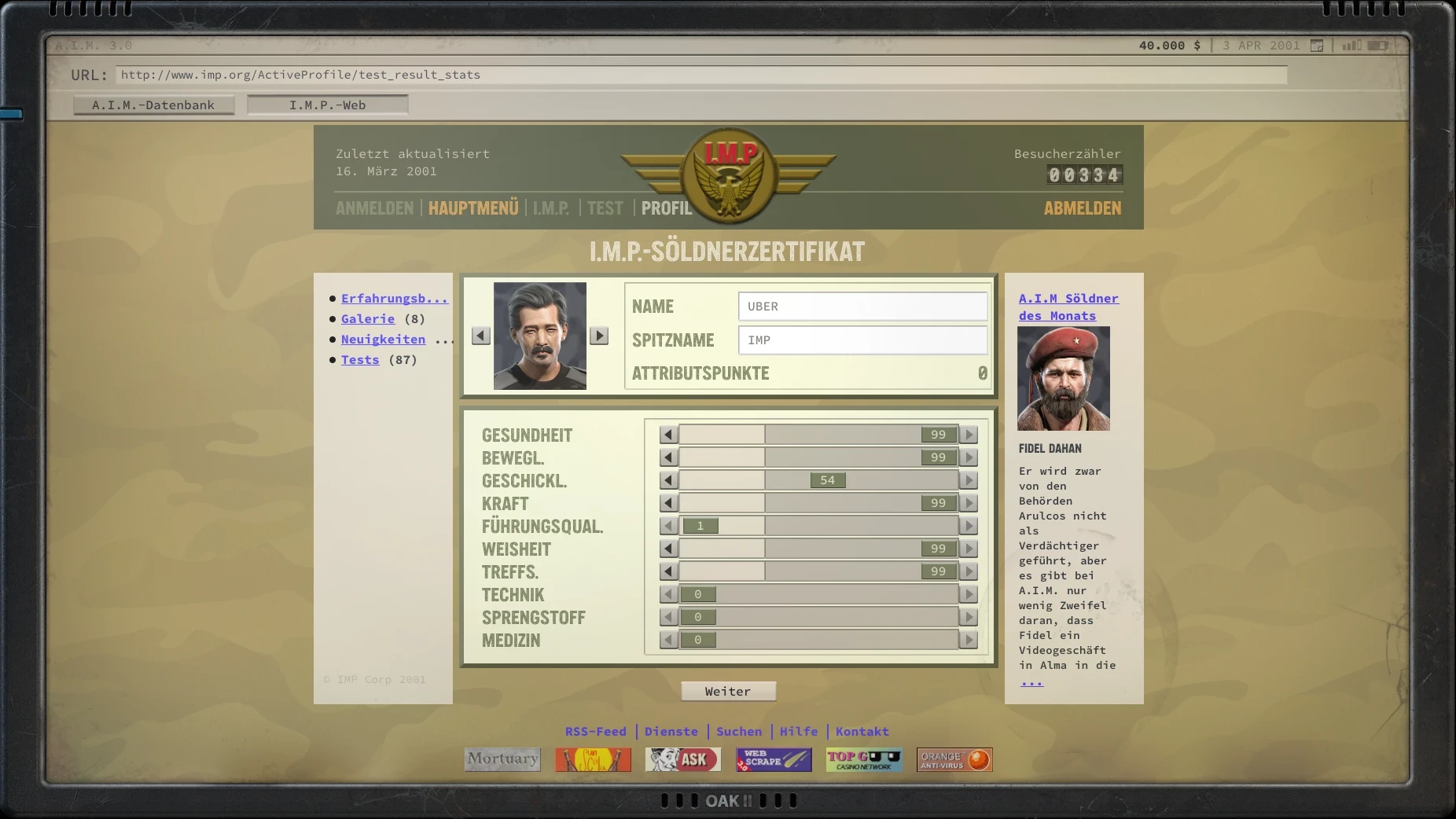The height and width of the screenshot is (819, 1456).
Task: Open the Web Scrape 3.0 banner
Action: [x=774, y=759]
